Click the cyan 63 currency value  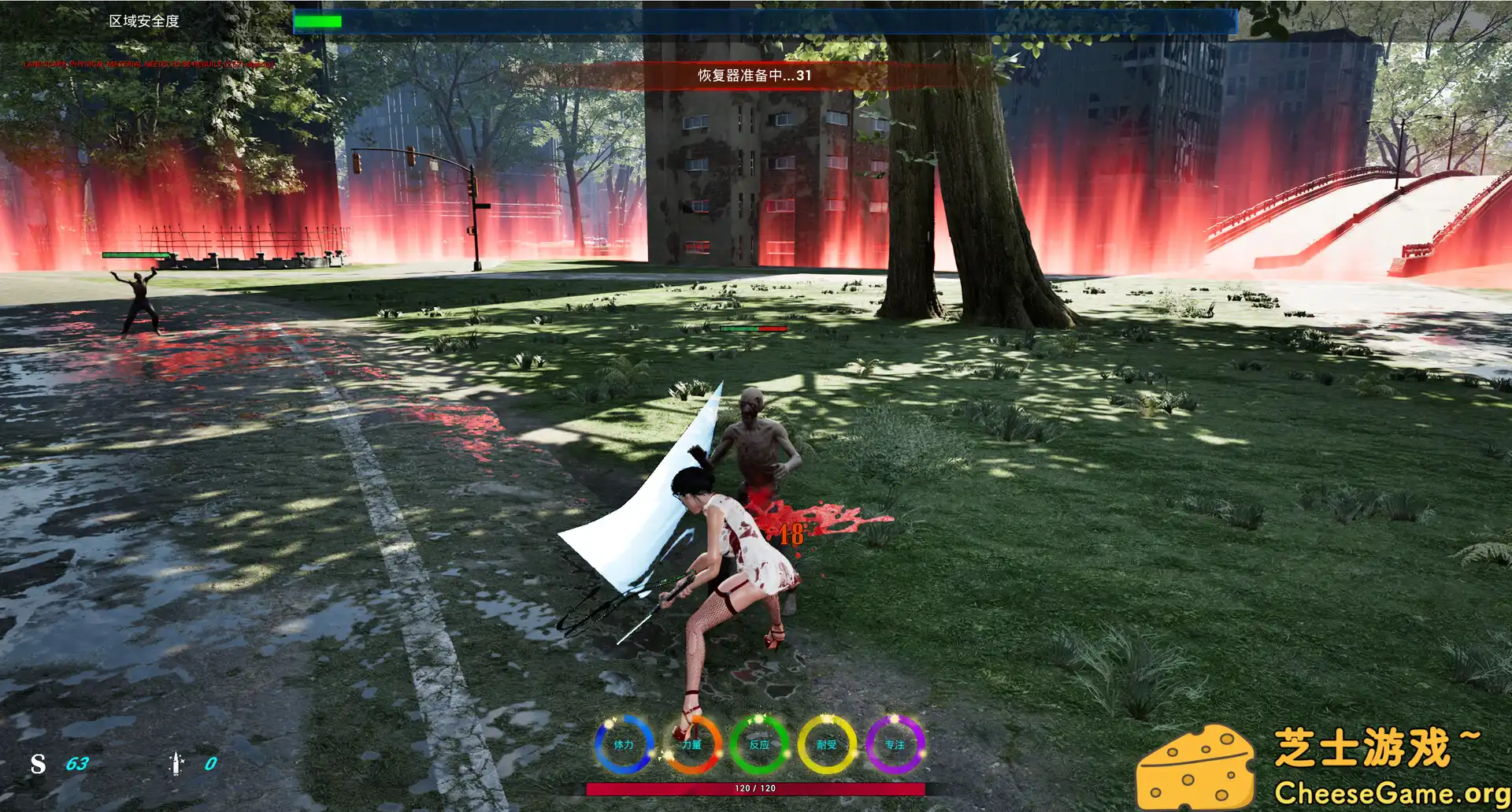click(x=76, y=763)
